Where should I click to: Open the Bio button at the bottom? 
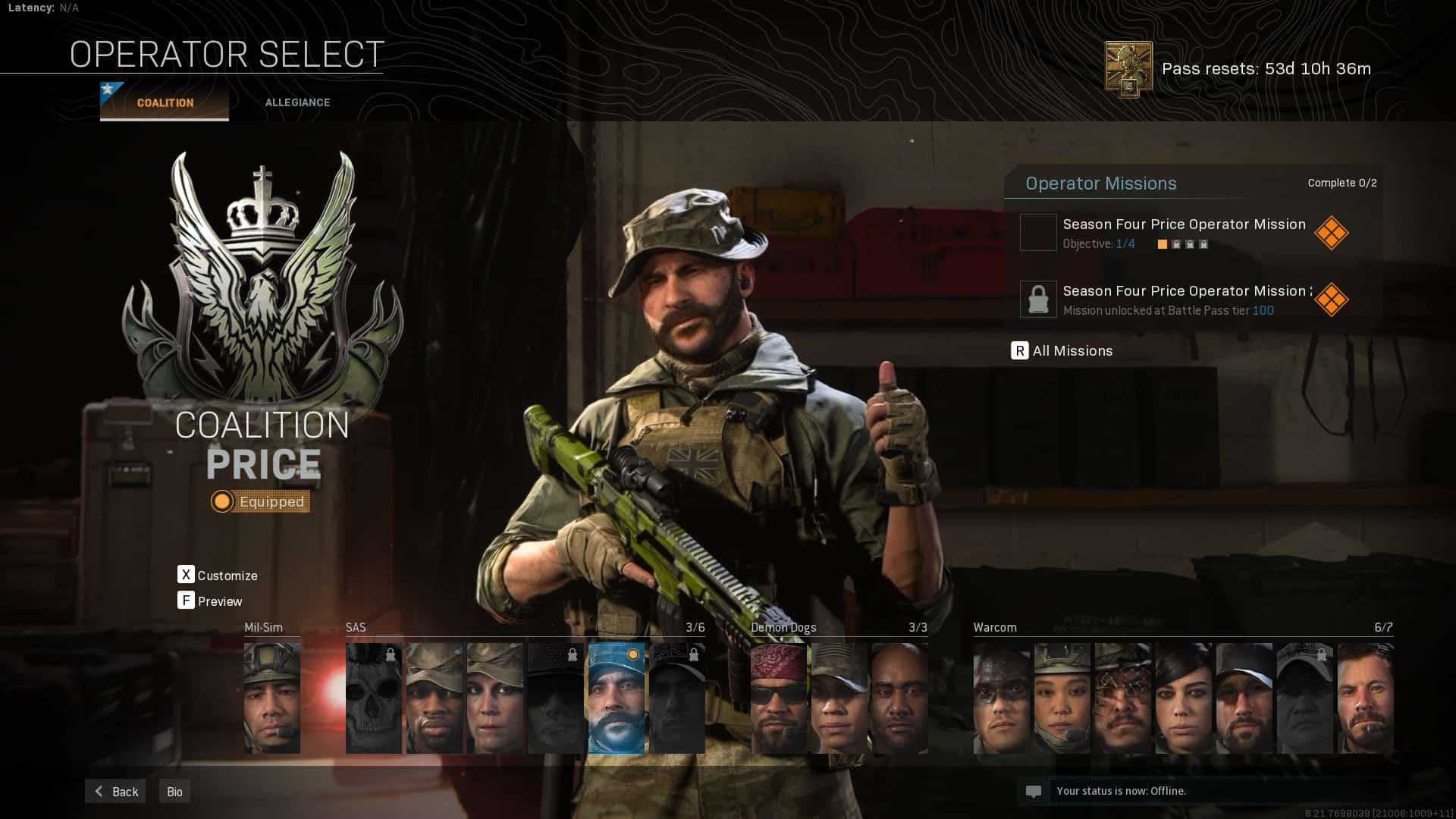pyautogui.click(x=174, y=791)
